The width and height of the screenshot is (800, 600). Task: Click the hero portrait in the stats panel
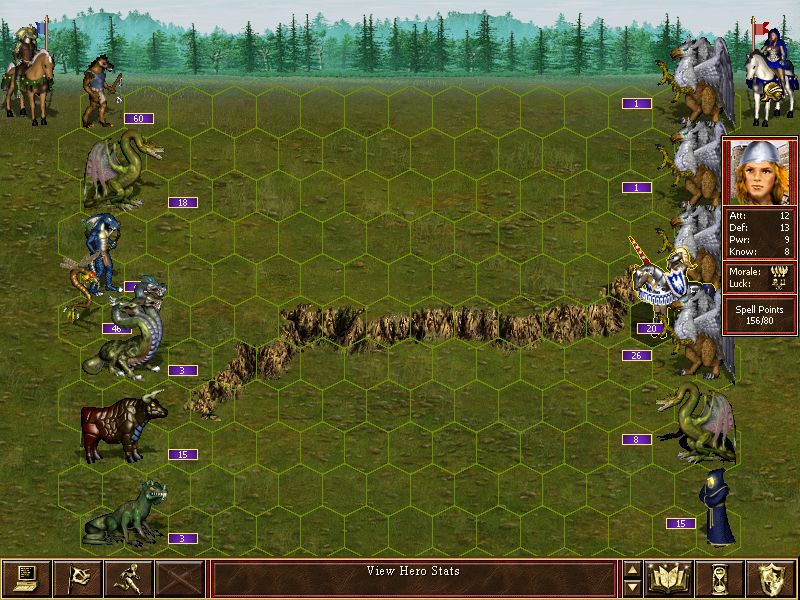pos(760,171)
